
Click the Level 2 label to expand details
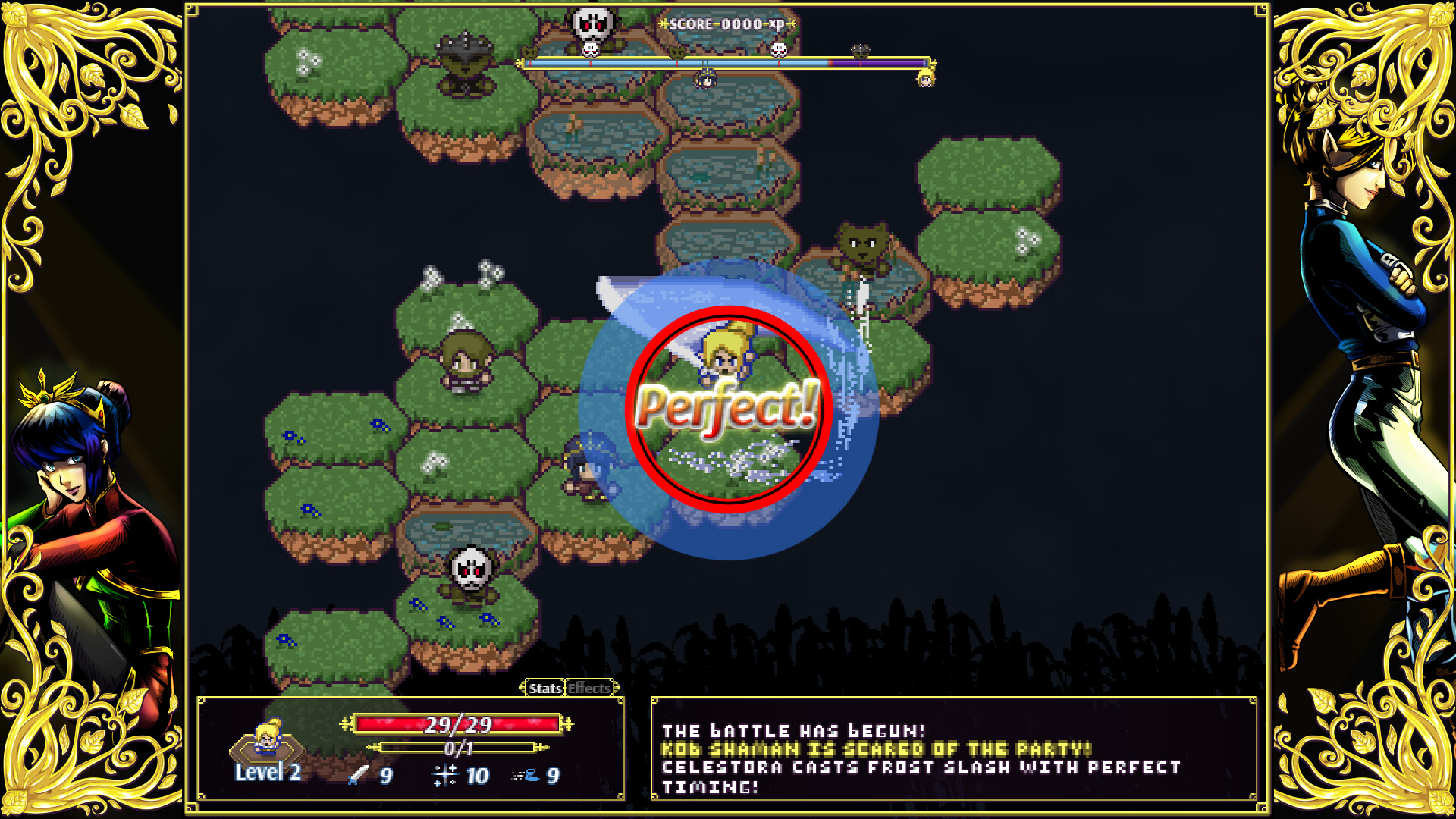tap(267, 773)
